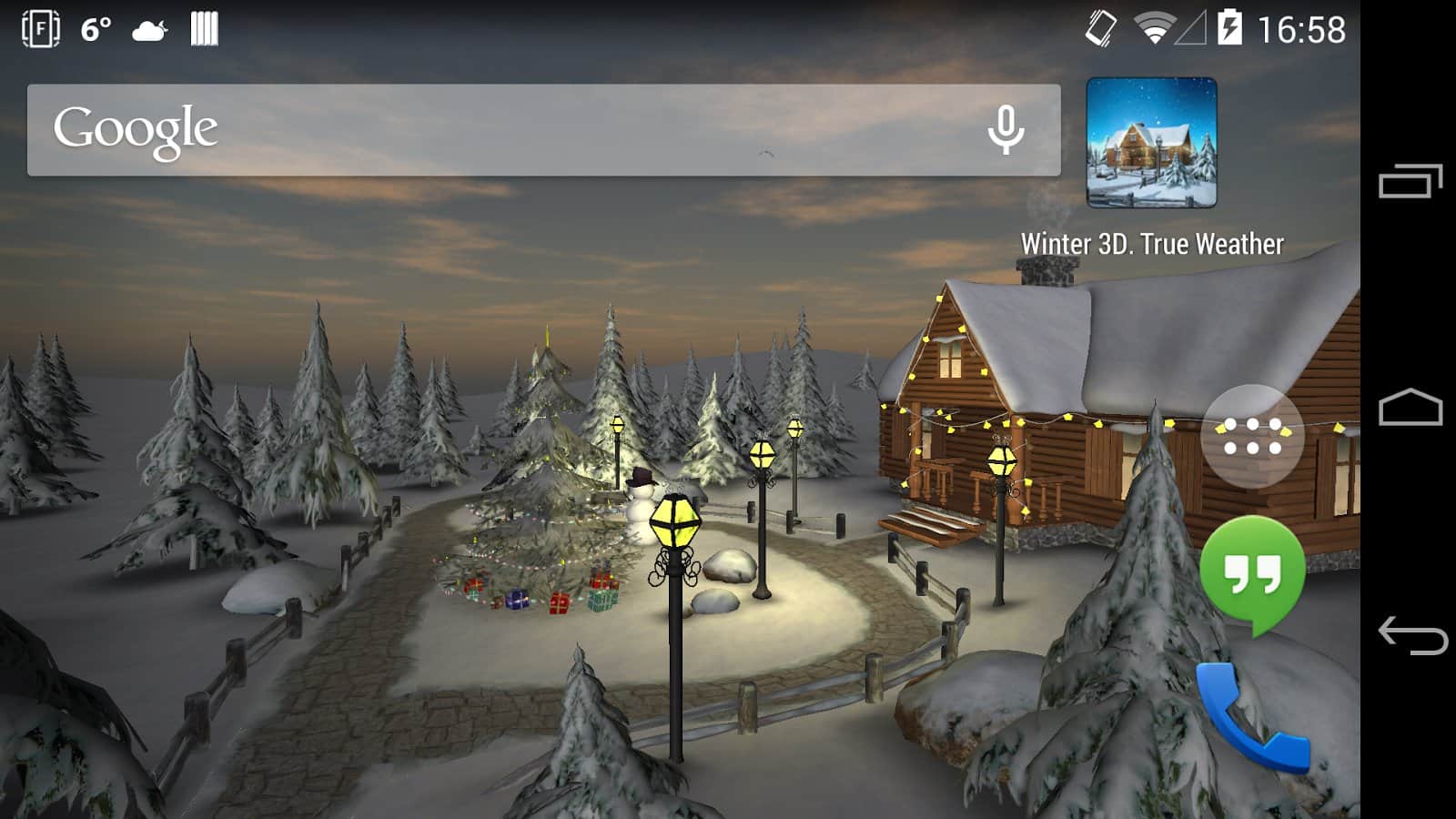
Task: Tap the Google search bar
Action: (510, 130)
